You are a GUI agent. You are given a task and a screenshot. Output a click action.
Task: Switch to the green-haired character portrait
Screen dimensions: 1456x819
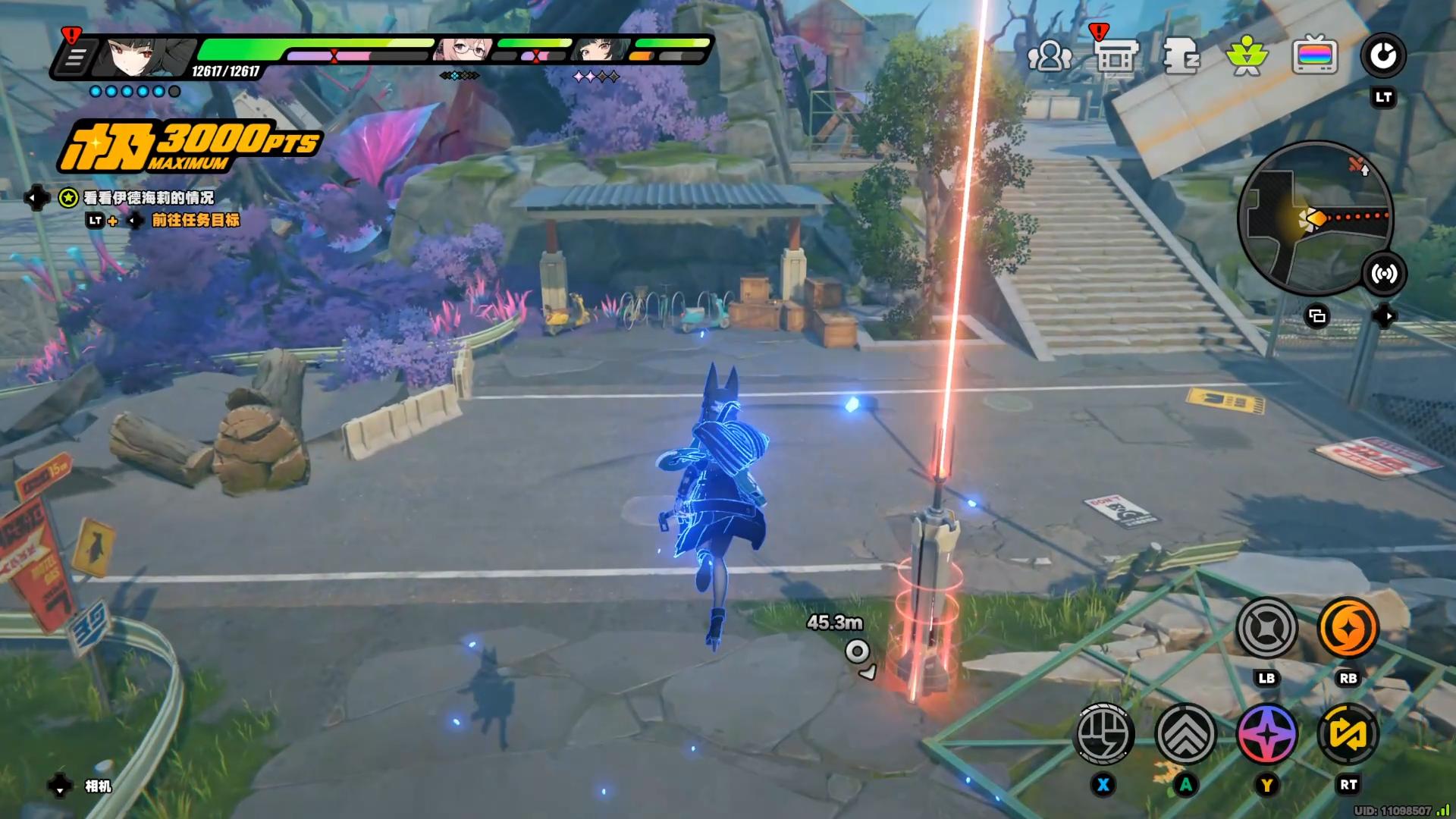599,51
